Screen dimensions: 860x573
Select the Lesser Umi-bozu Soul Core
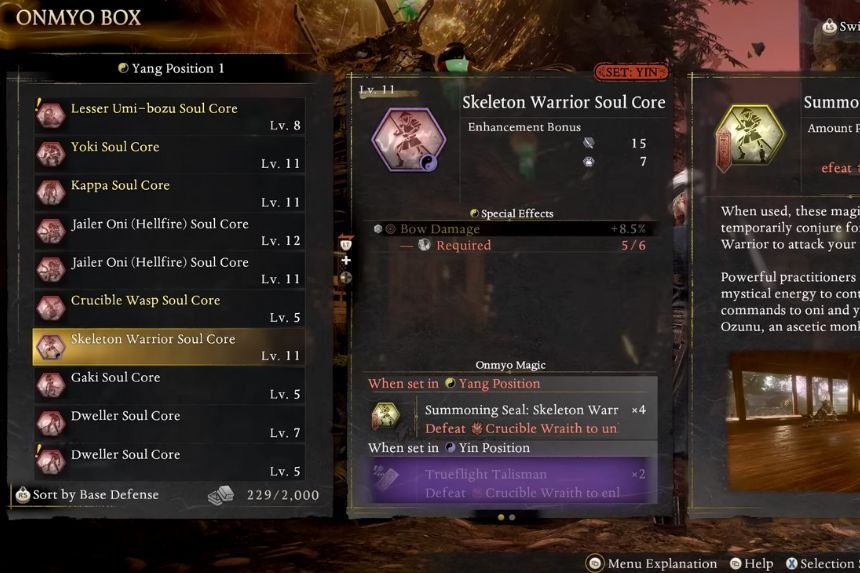coord(168,116)
